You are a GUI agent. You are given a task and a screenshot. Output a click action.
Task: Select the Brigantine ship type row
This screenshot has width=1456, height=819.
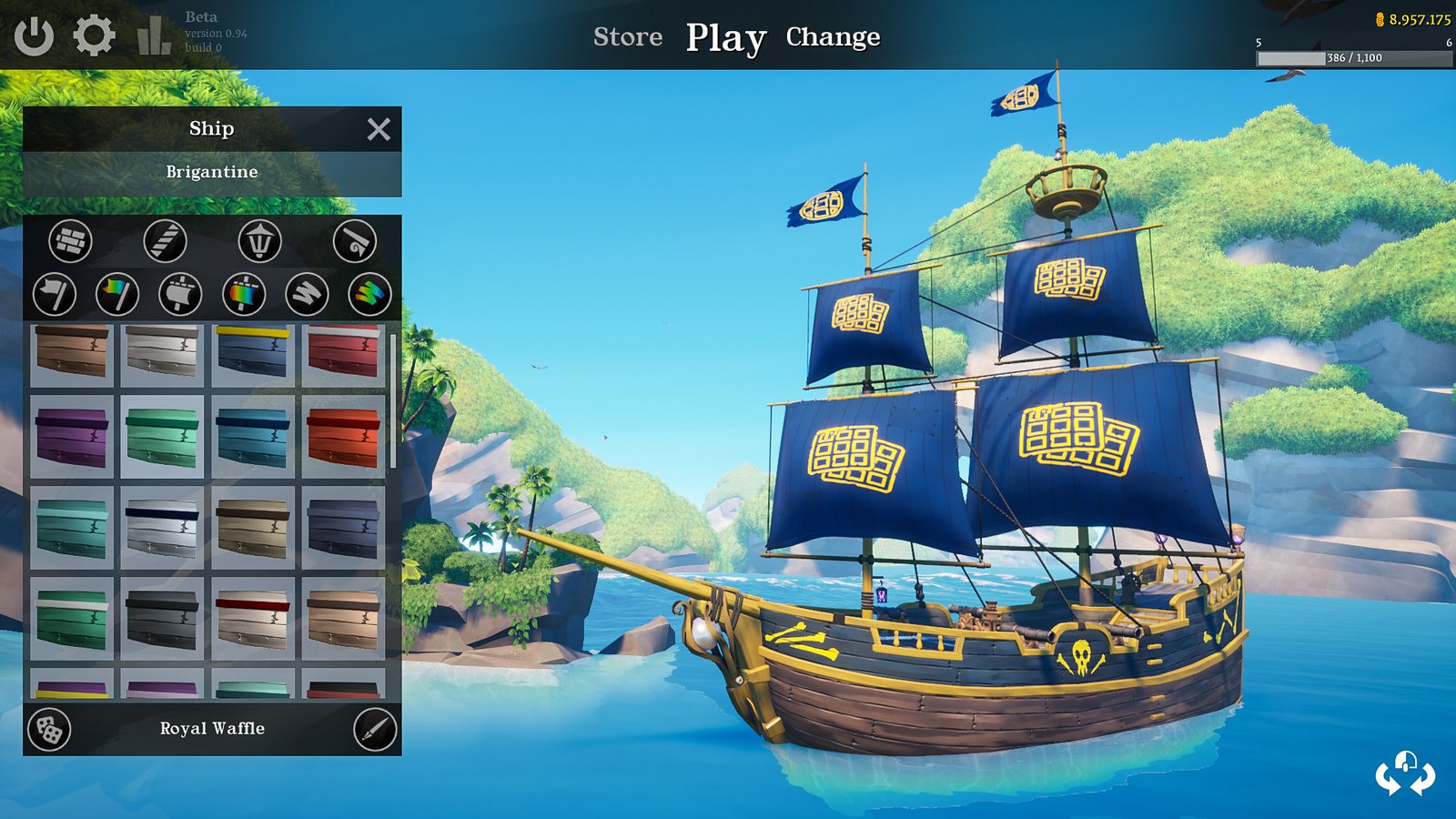tap(212, 172)
